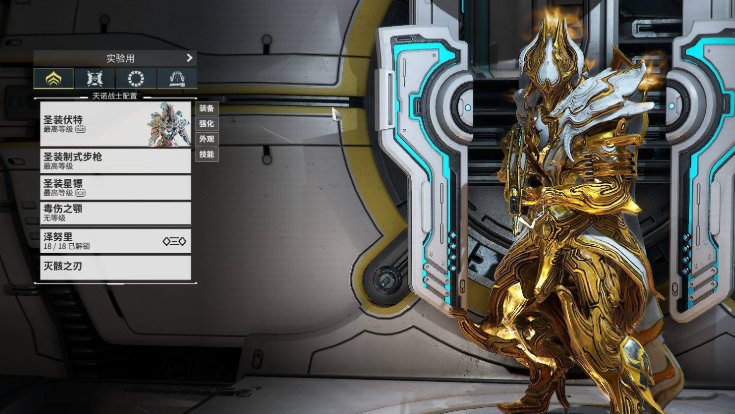Open the 外观 appearance option
Viewport: 735px width, 414px height.
(x=206, y=139)
